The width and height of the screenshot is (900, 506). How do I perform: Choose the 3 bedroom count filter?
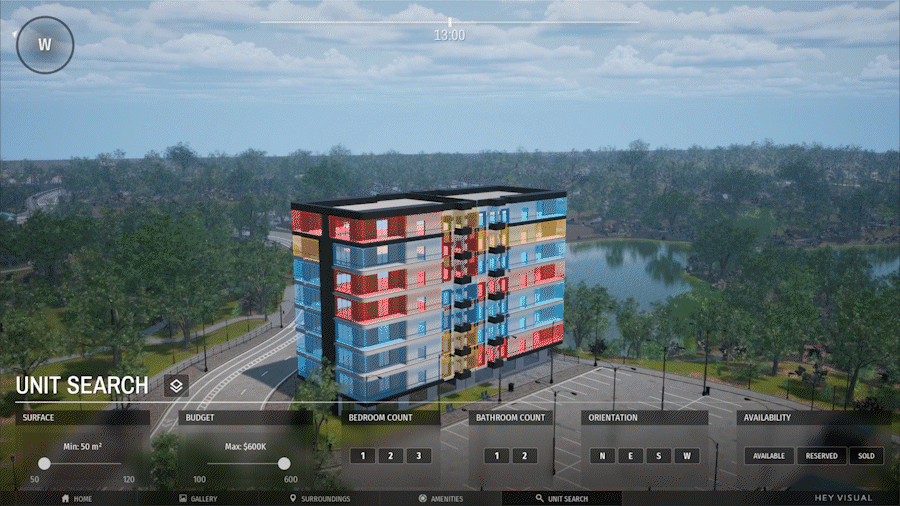click(x=419, y=456)
